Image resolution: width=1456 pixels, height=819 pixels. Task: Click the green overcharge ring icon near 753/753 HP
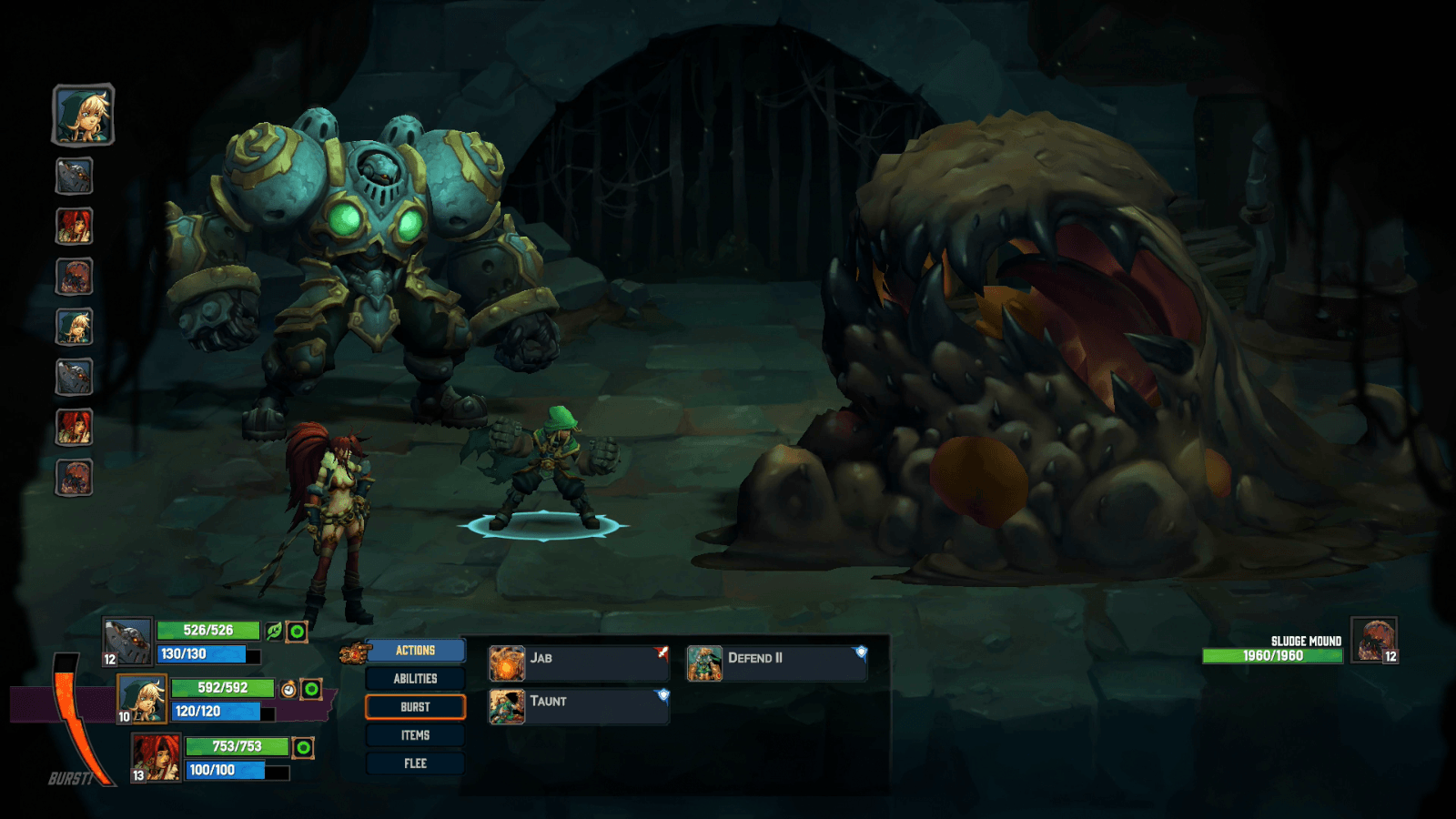[301, 746]
